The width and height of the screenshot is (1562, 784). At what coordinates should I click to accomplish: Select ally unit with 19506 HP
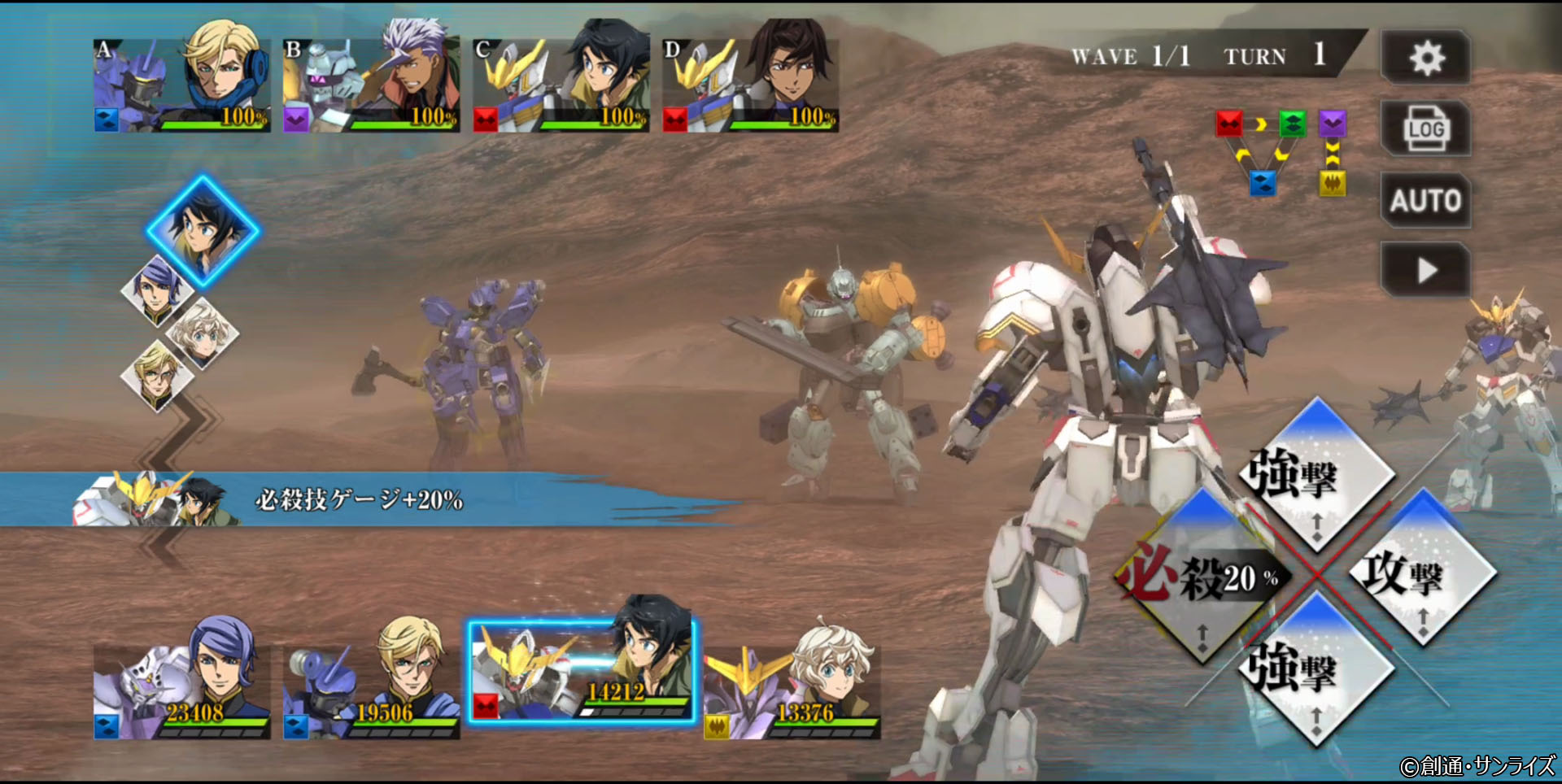coord(371,689)
